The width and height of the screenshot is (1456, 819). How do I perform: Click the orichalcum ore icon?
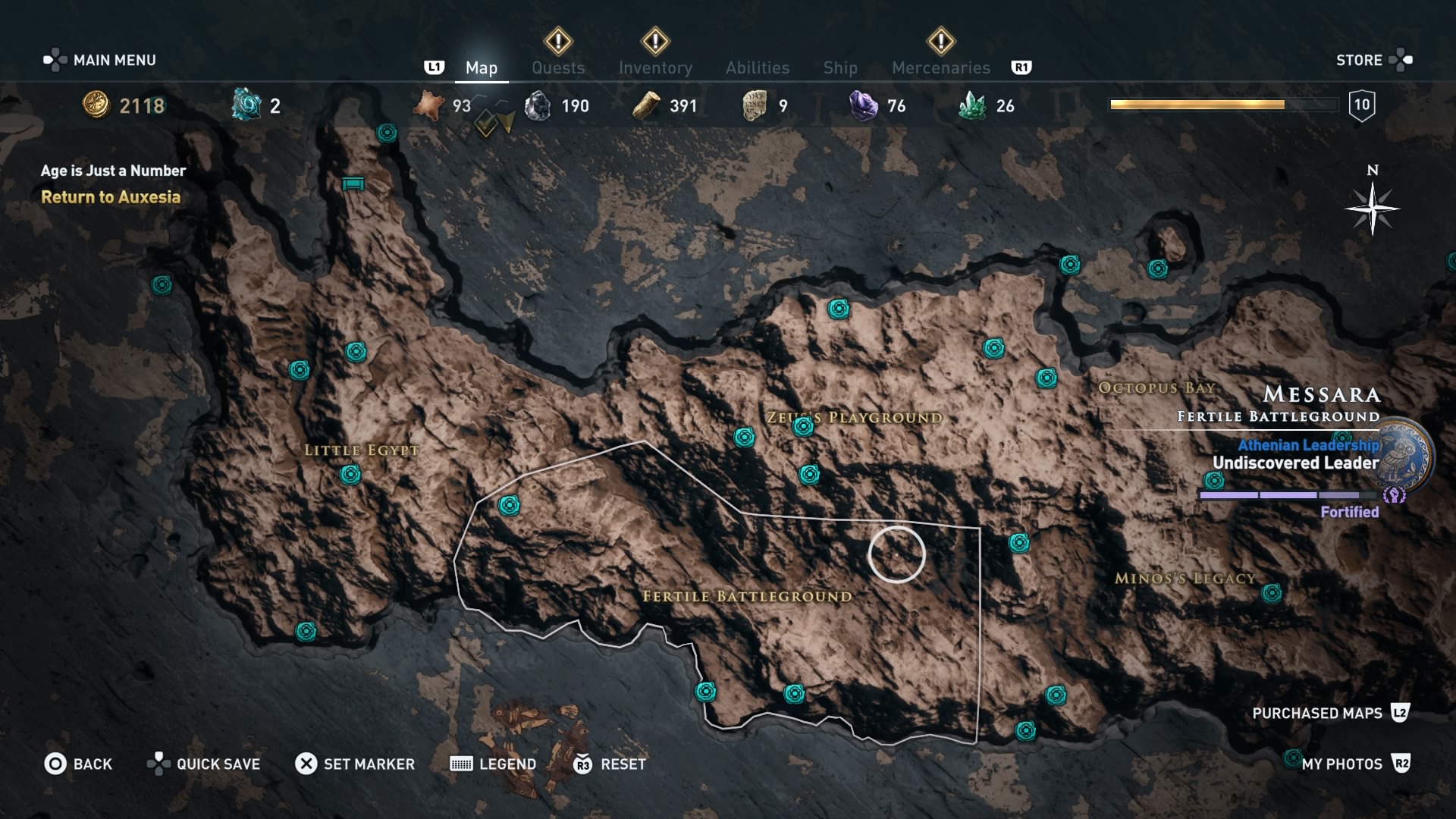[245, 105]
